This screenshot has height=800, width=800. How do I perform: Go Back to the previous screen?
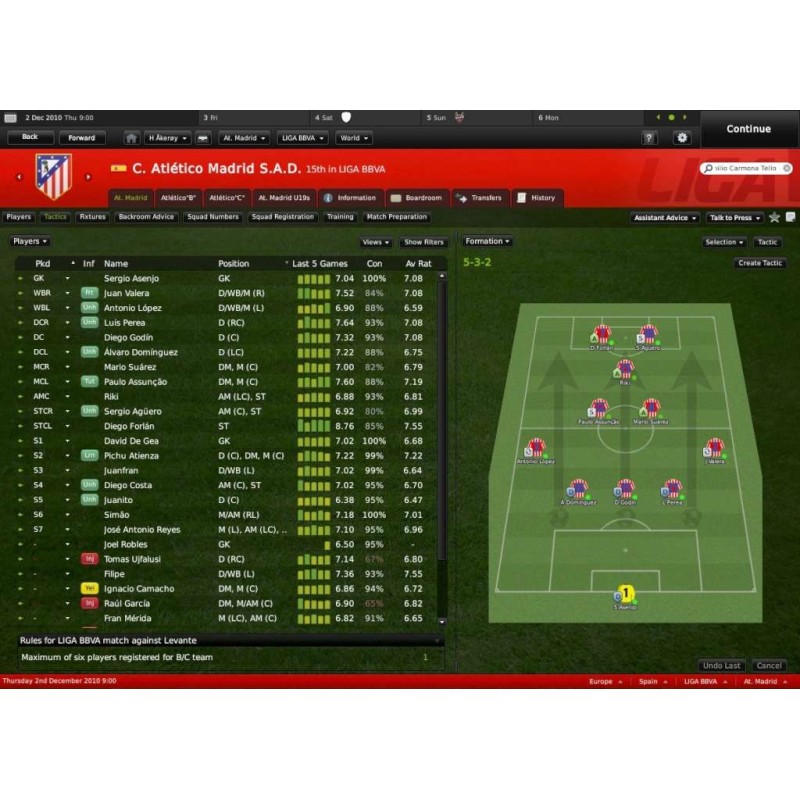pyautogui.click(x=30, y=138)
